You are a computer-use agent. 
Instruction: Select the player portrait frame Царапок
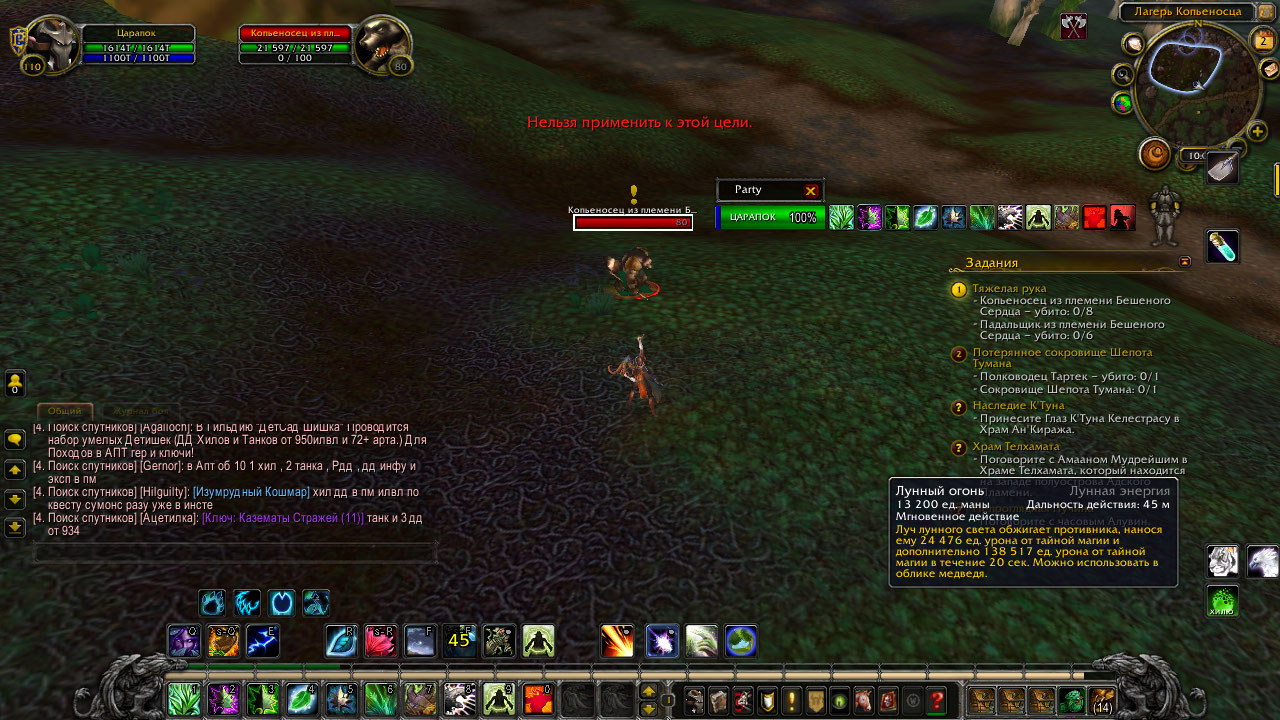pyautogui.click(x=52, y=45)
